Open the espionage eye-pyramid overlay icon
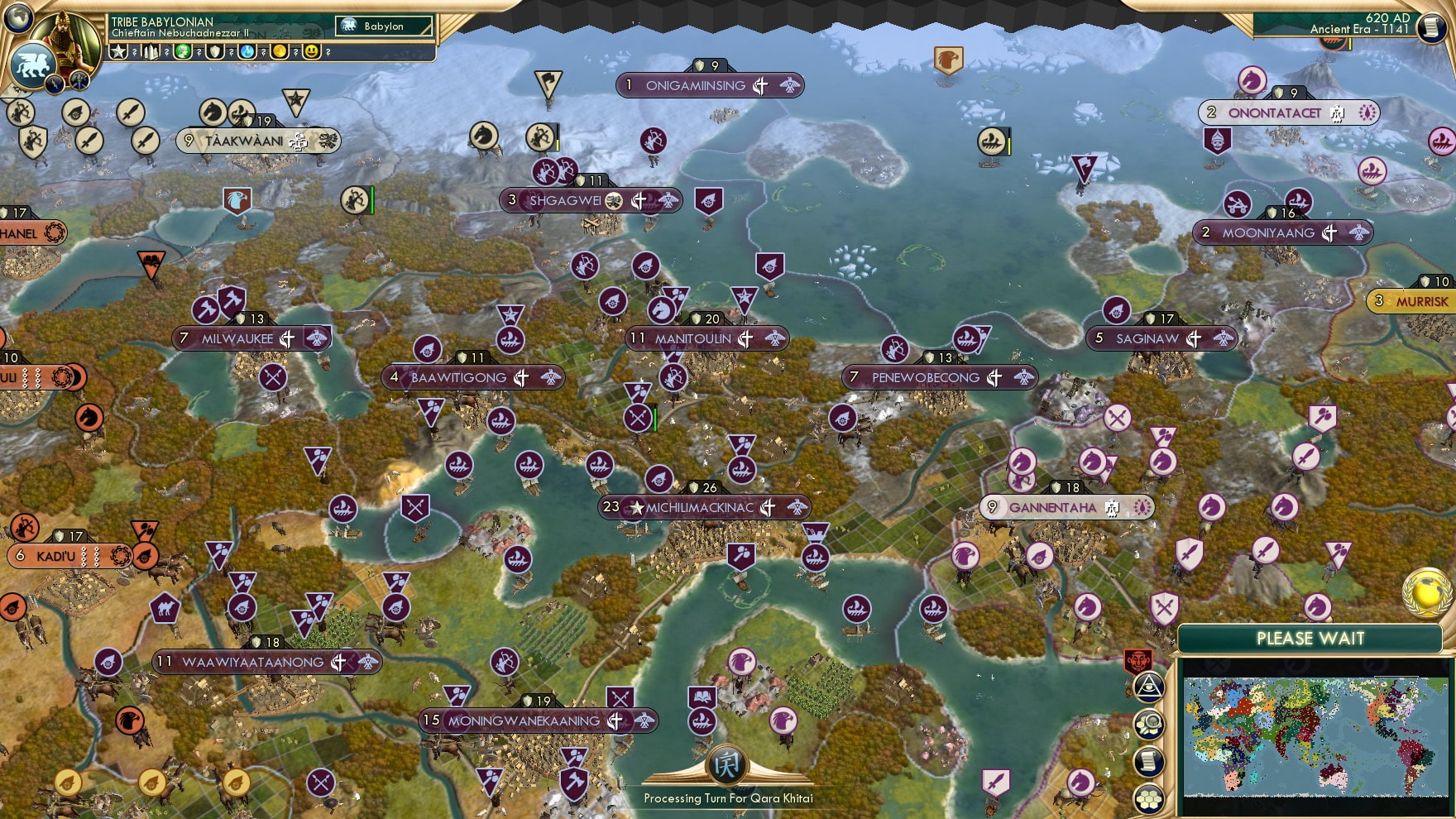 (1149, 686)
